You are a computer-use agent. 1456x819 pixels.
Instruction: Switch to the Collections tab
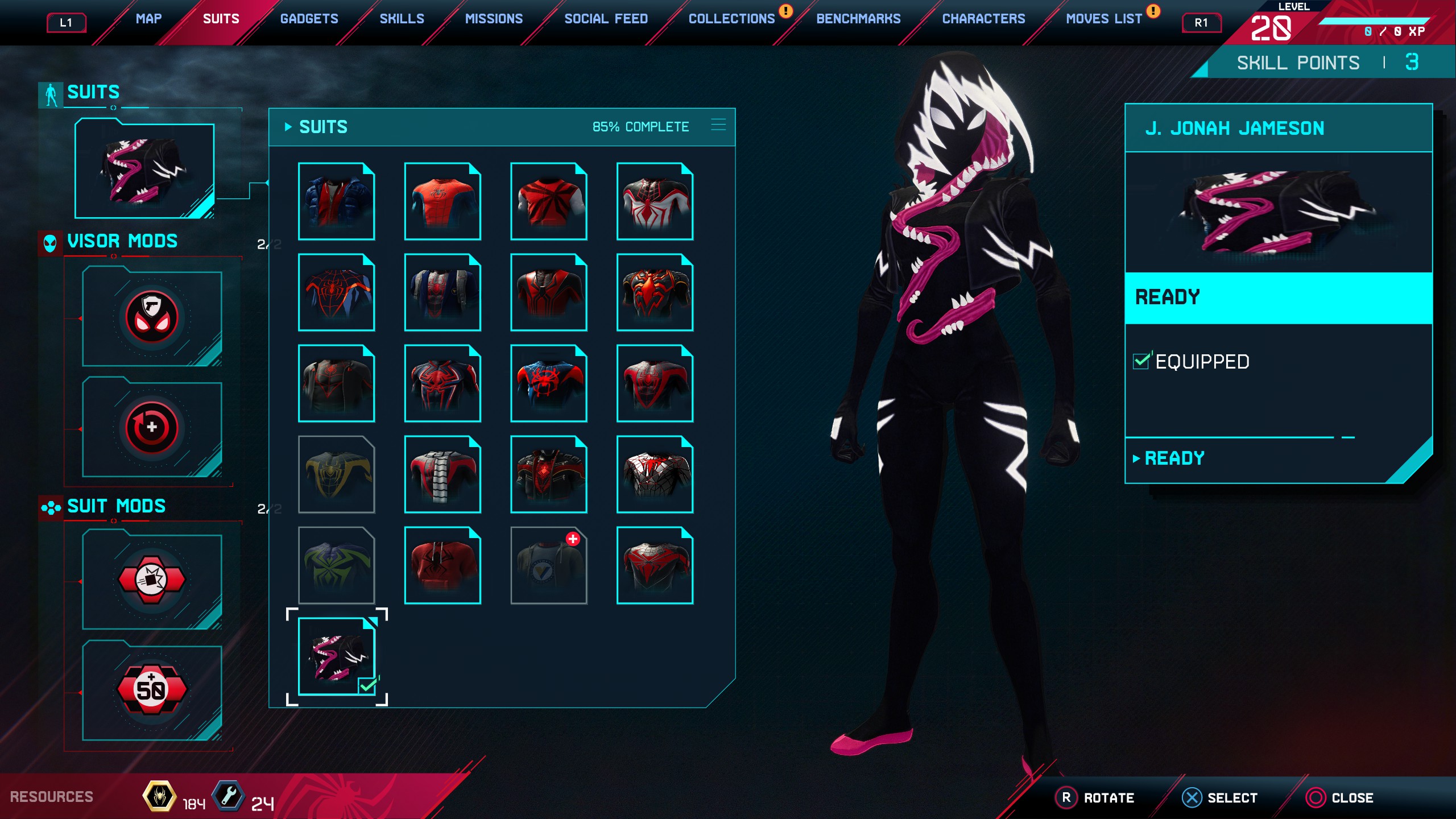(731, 19)
